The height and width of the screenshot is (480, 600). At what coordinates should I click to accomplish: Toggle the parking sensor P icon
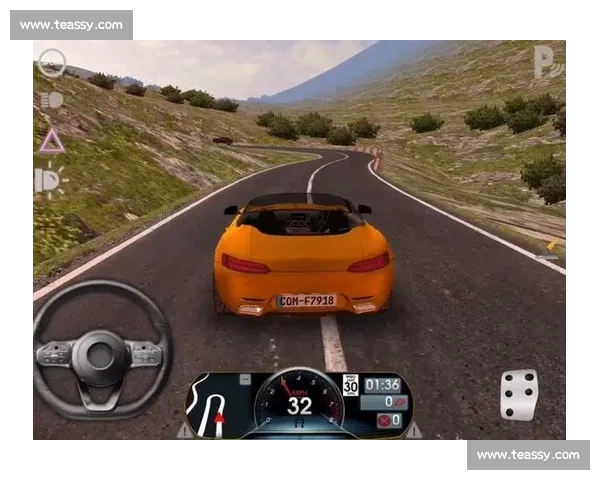pos(547,61)
